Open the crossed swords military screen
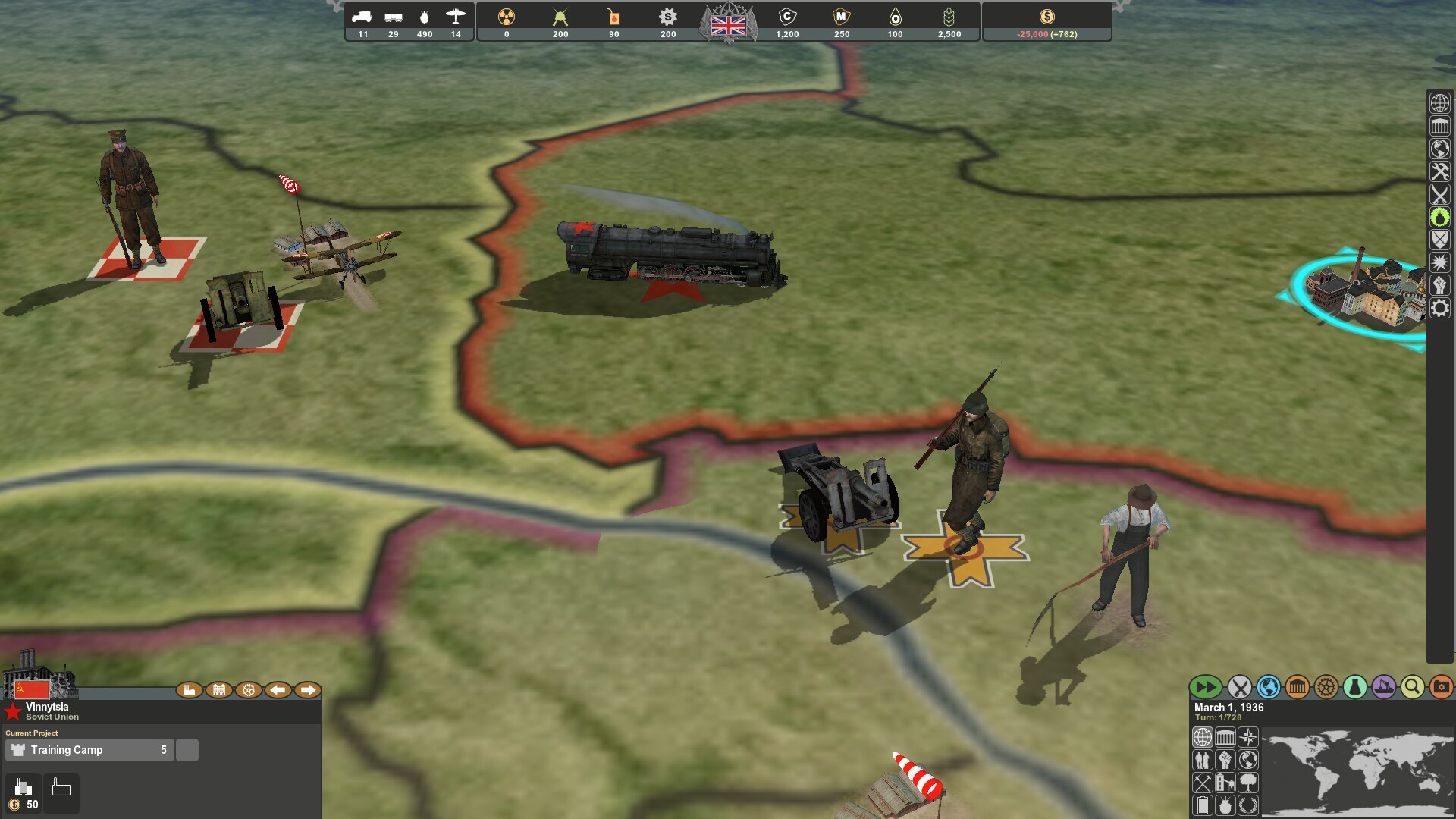 [1239, 688]
